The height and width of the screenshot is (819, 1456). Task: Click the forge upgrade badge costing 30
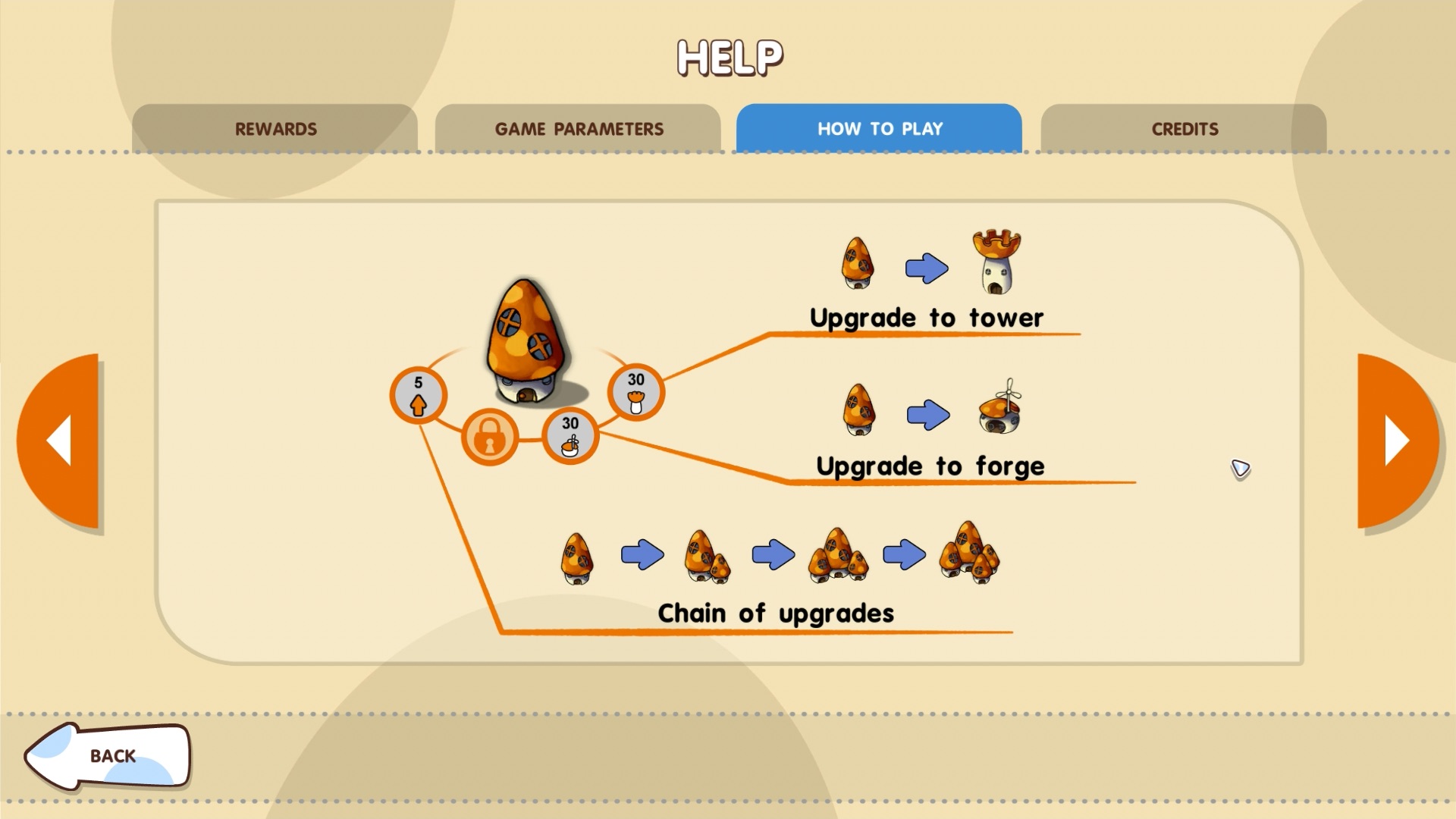coord(569,437)
